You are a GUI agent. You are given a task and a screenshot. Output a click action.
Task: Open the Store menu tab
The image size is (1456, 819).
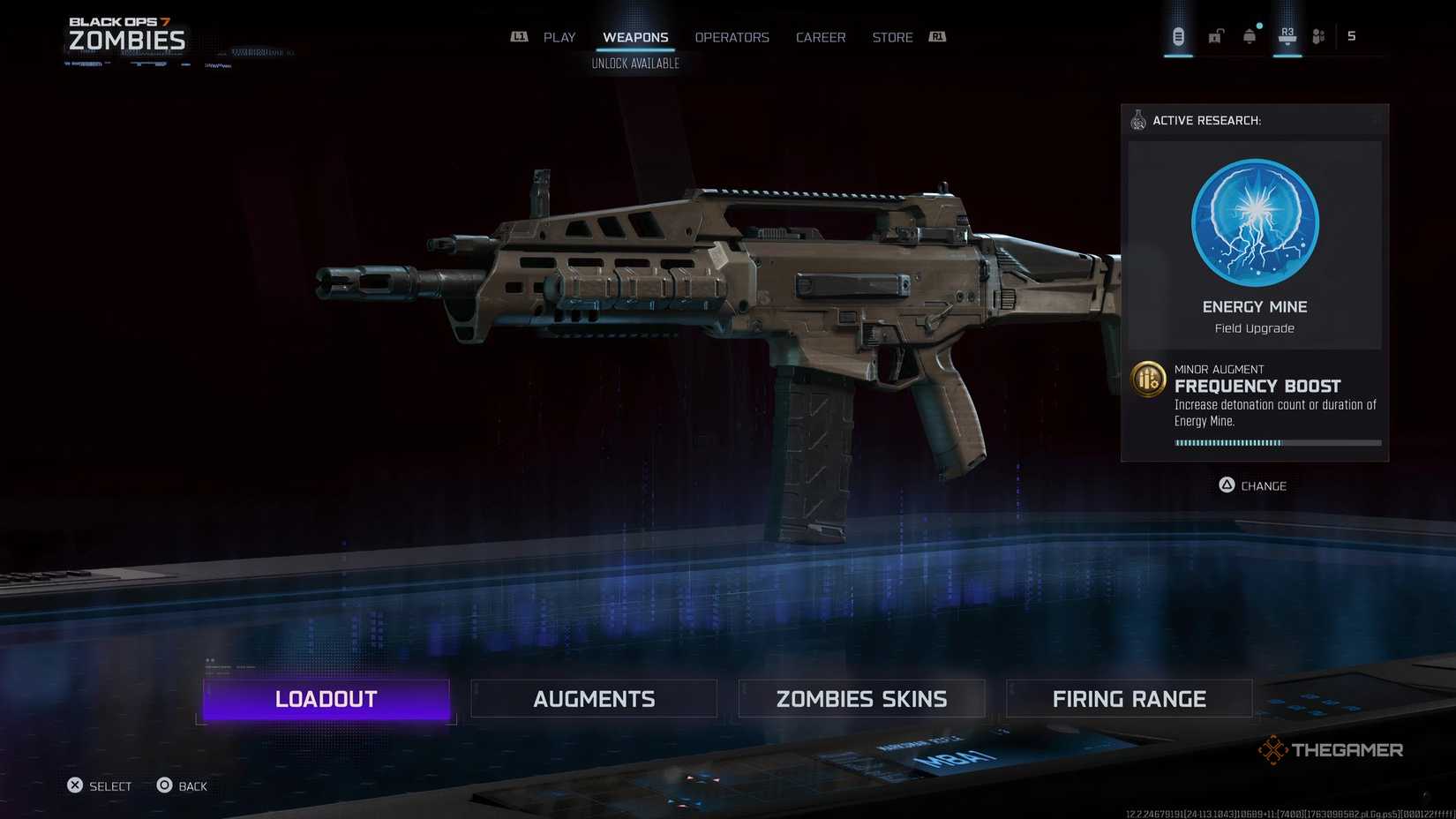point(891,37)
